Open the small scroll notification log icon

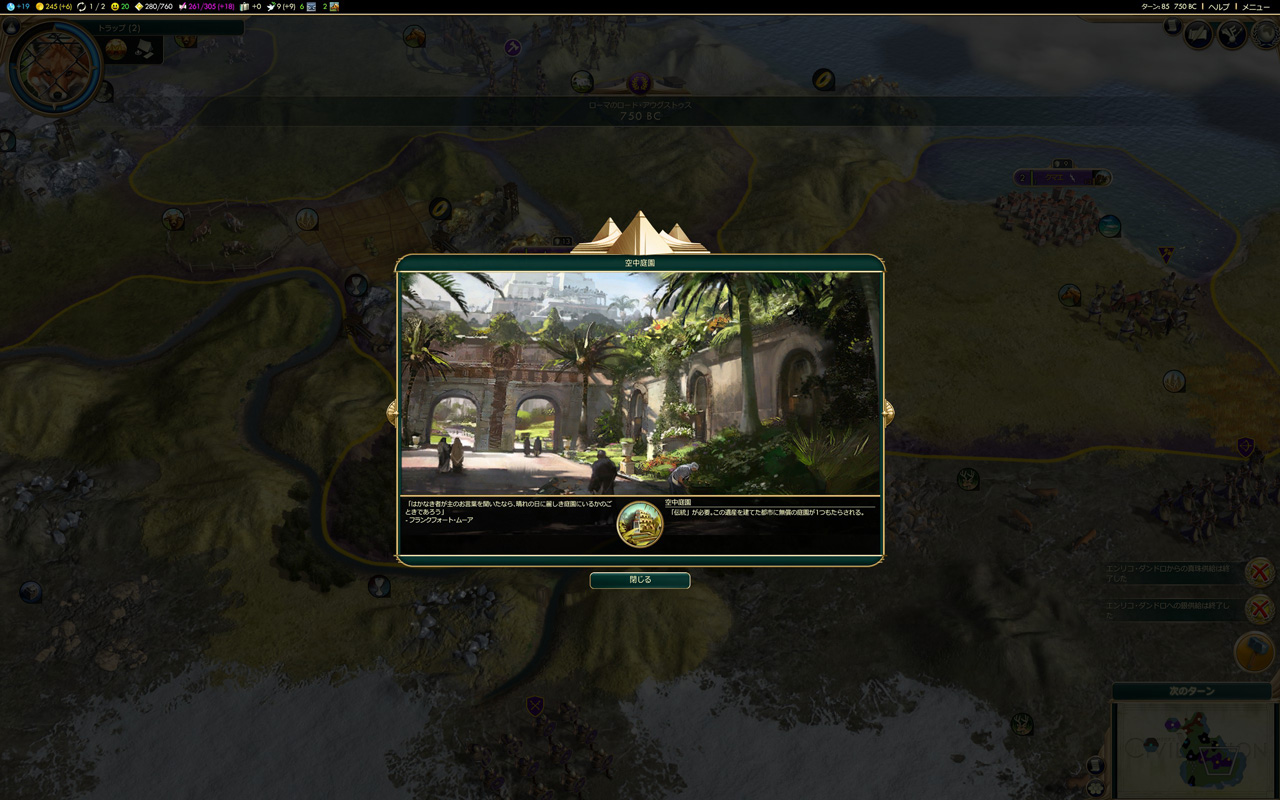click(x=1173, y=27)
